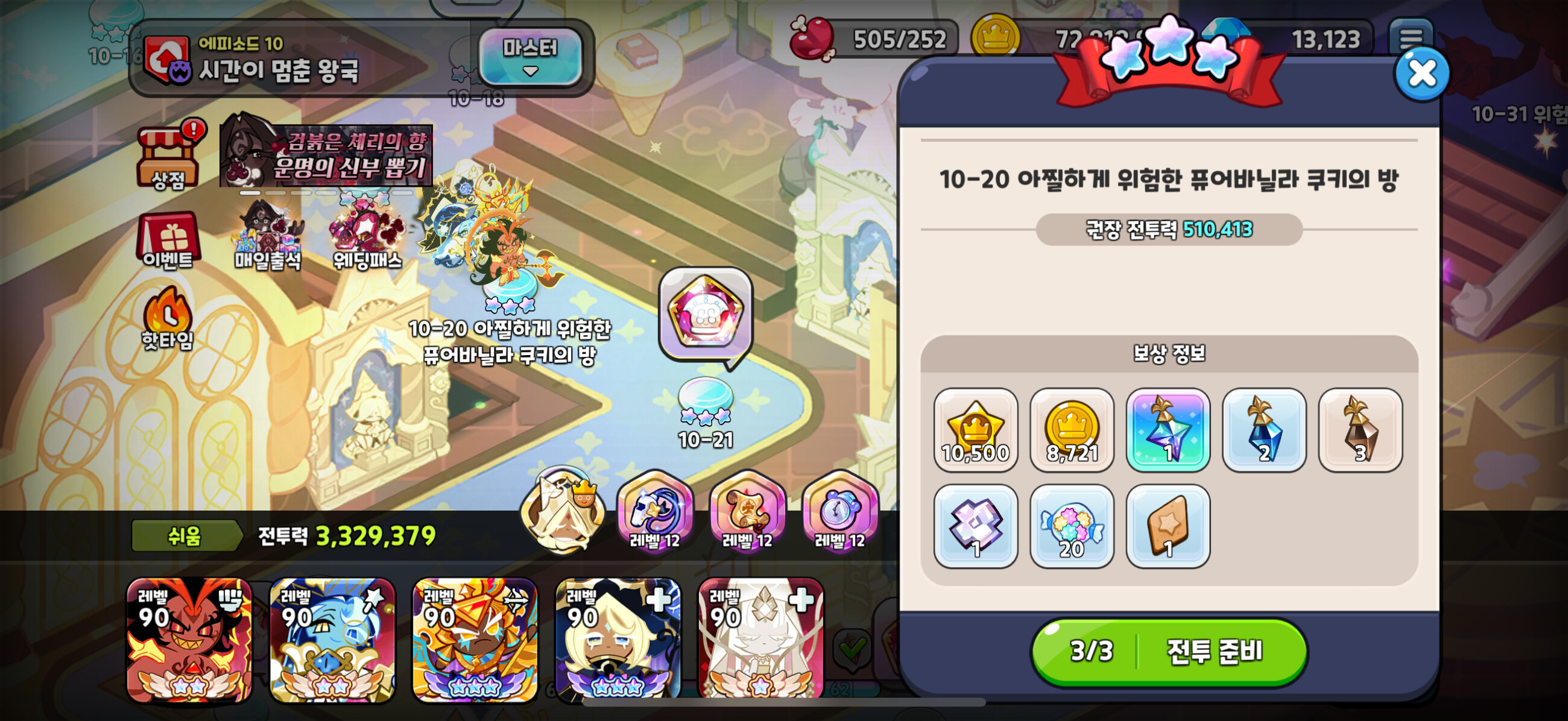Open the level 12 clock treasure

840,510
